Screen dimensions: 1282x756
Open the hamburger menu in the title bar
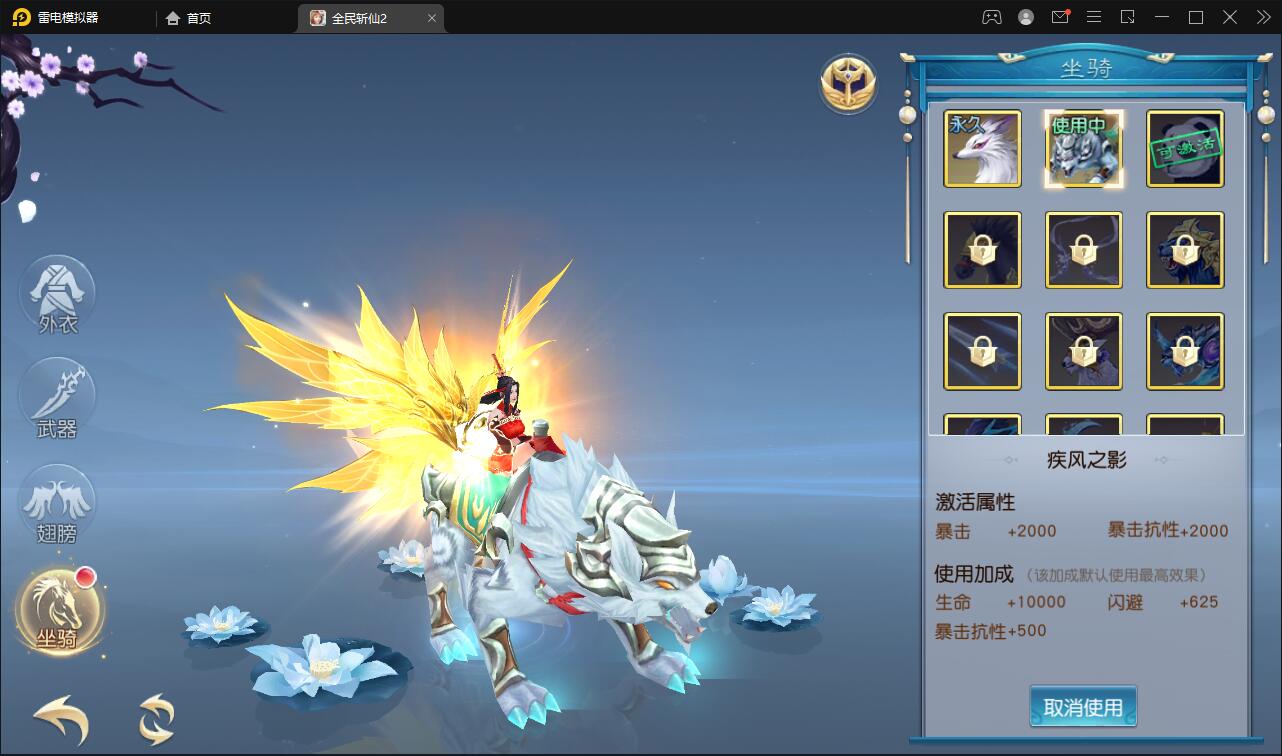click(1094, 17)
